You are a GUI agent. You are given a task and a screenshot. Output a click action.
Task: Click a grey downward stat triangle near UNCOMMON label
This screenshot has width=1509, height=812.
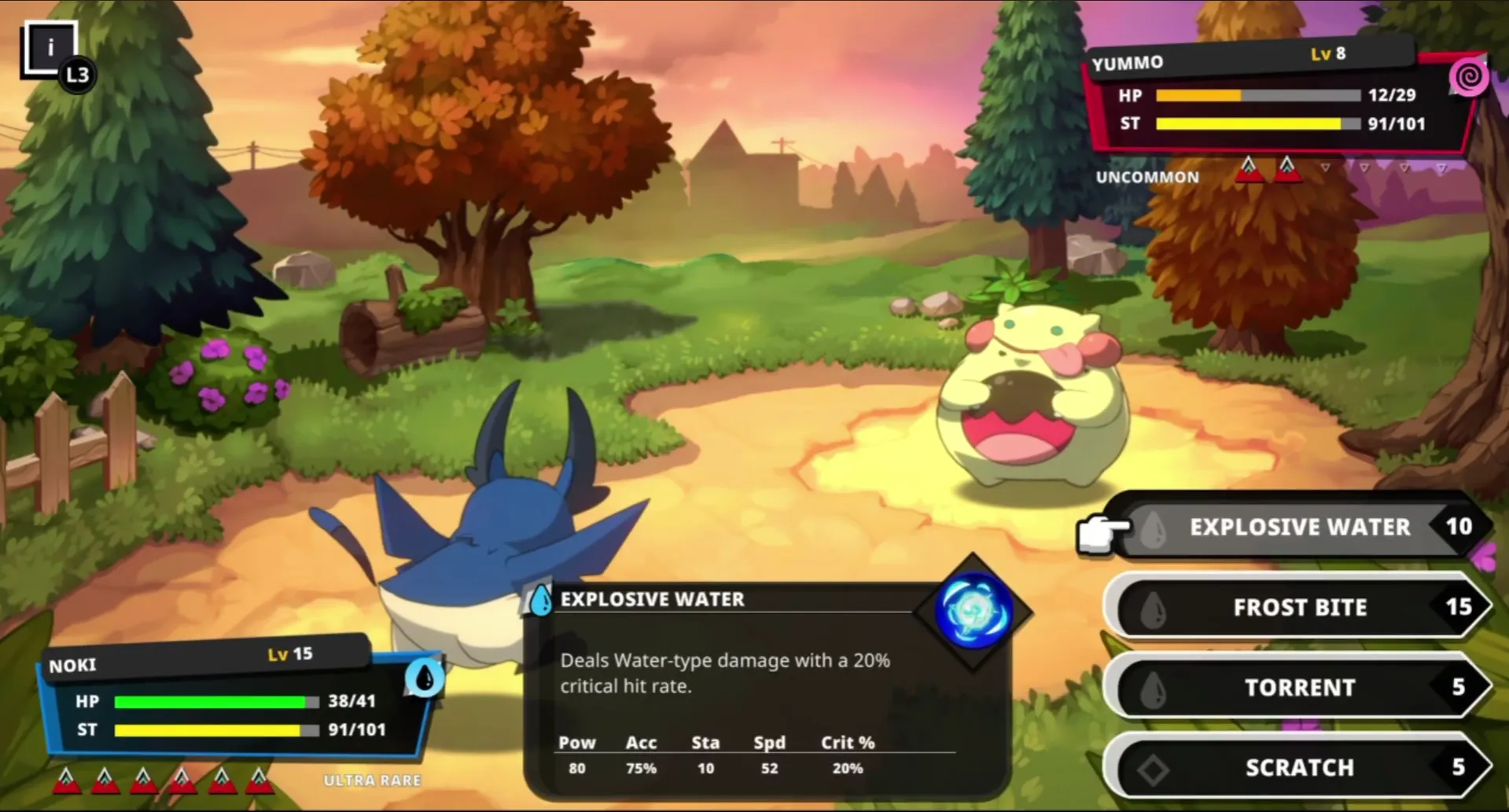1326,167
